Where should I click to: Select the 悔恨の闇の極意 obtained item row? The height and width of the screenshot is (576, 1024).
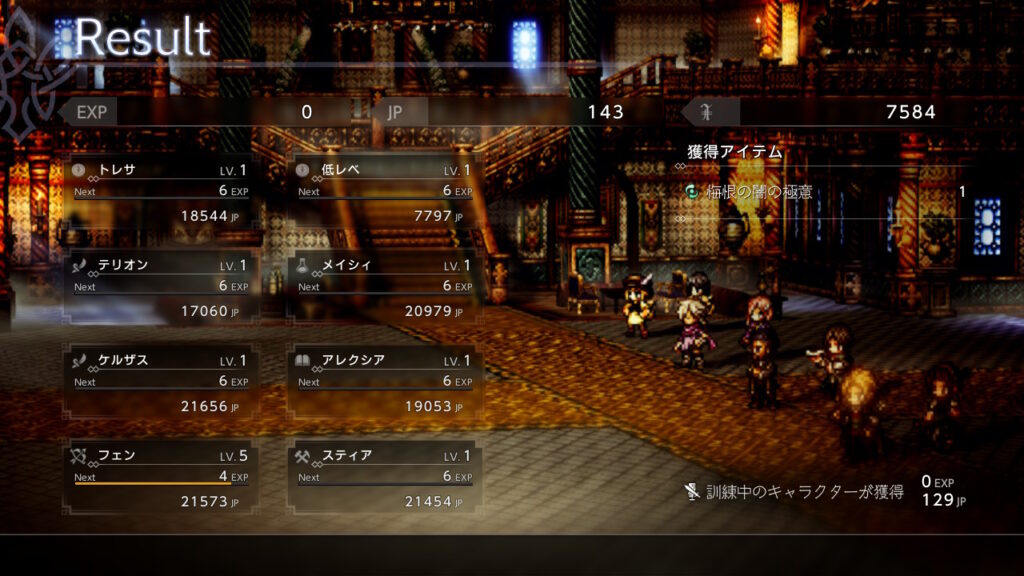(x=826, y=191)
